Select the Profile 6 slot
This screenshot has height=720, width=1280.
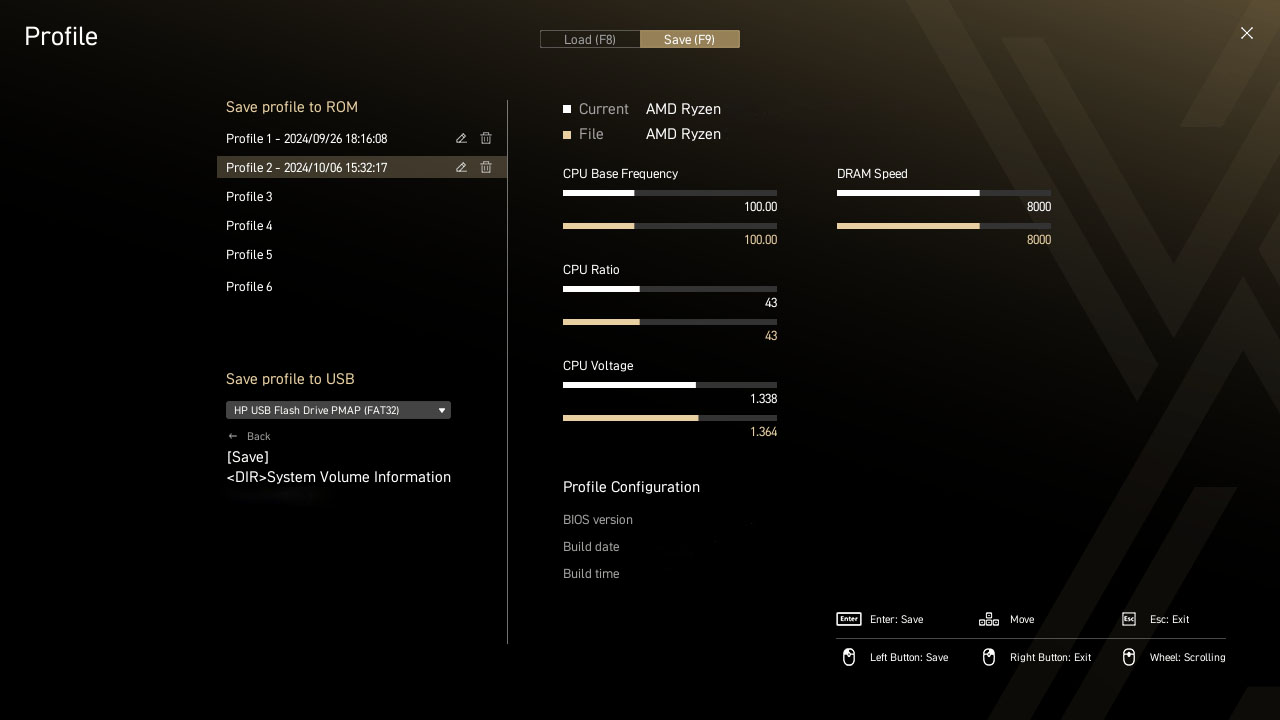[249, 287]
